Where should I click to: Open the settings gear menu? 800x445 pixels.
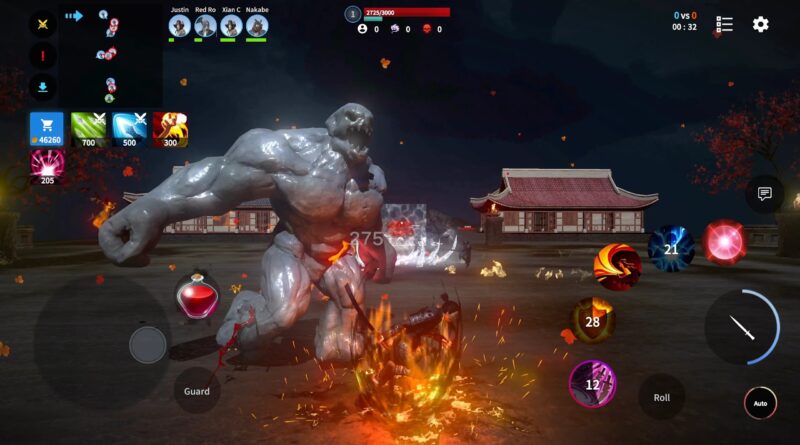pos(760,24)
